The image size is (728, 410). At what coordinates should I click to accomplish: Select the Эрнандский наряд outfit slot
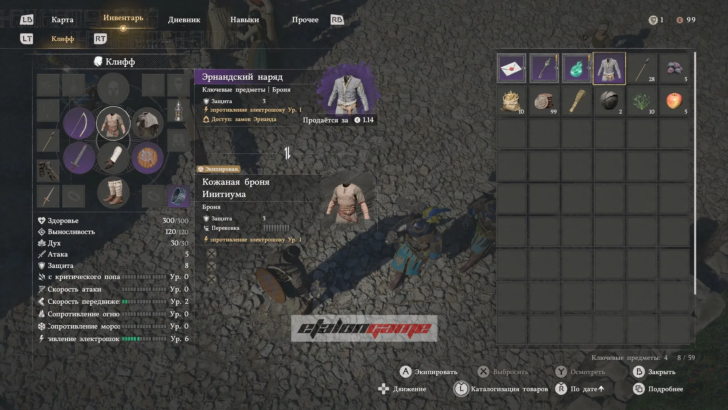[609, 68]
